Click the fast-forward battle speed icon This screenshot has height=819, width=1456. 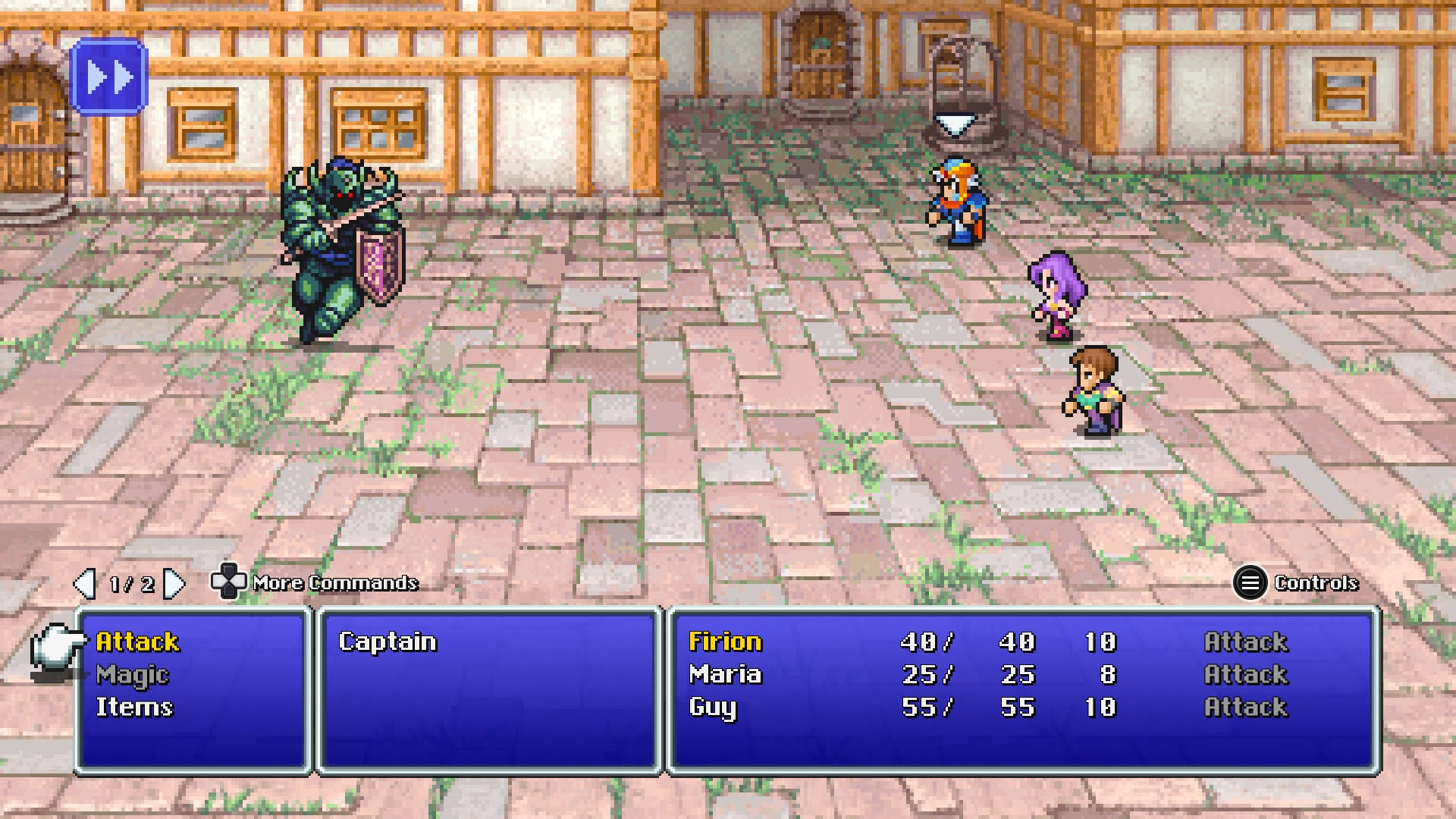click(108, 75)
